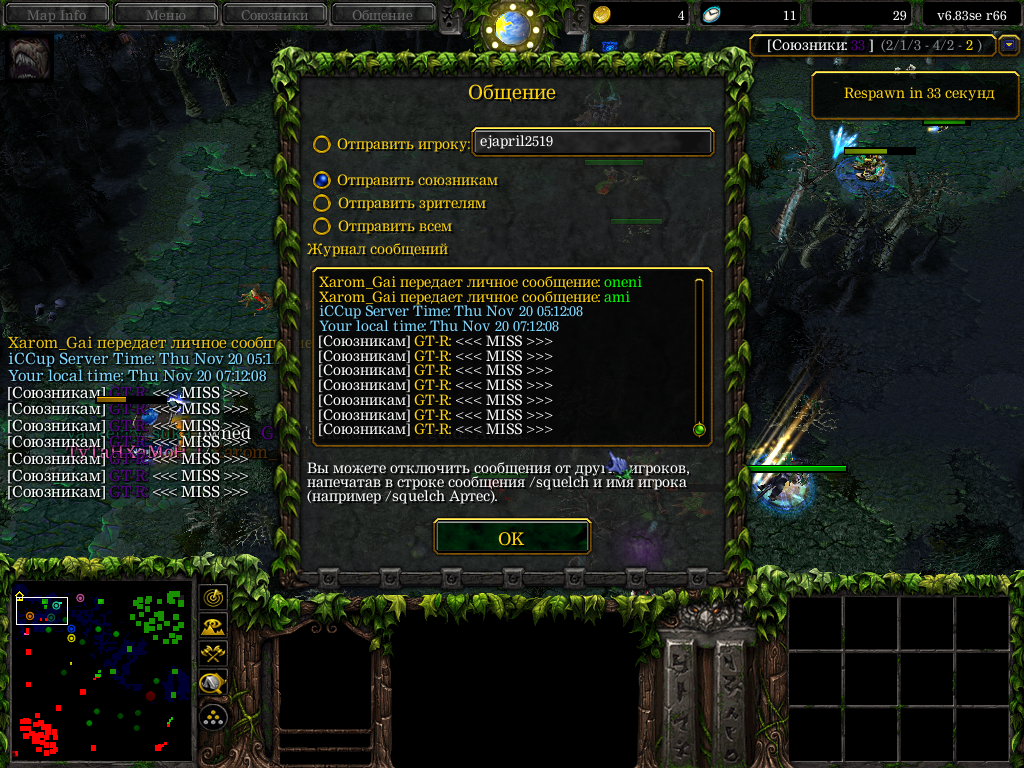The height and width of the screenshot is (768, 1024).
Task: Toggle ally color mode crossed-axes button
Action: 213,655
